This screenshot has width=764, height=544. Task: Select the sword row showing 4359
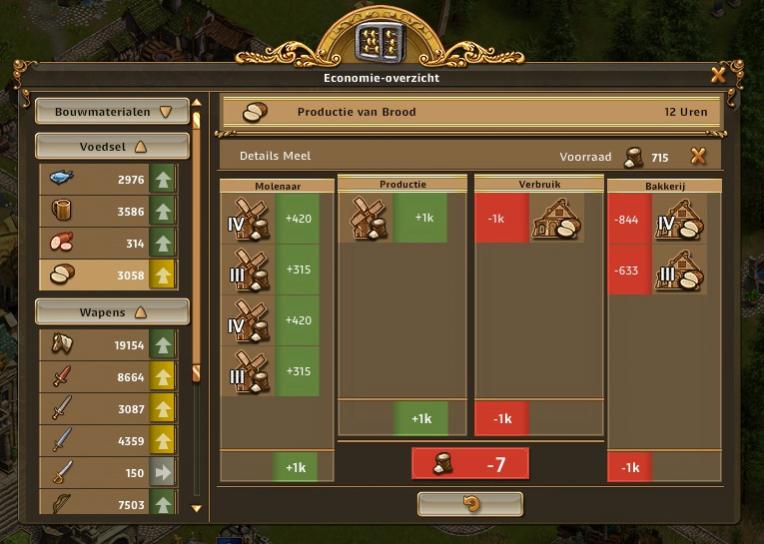(108, 441)
